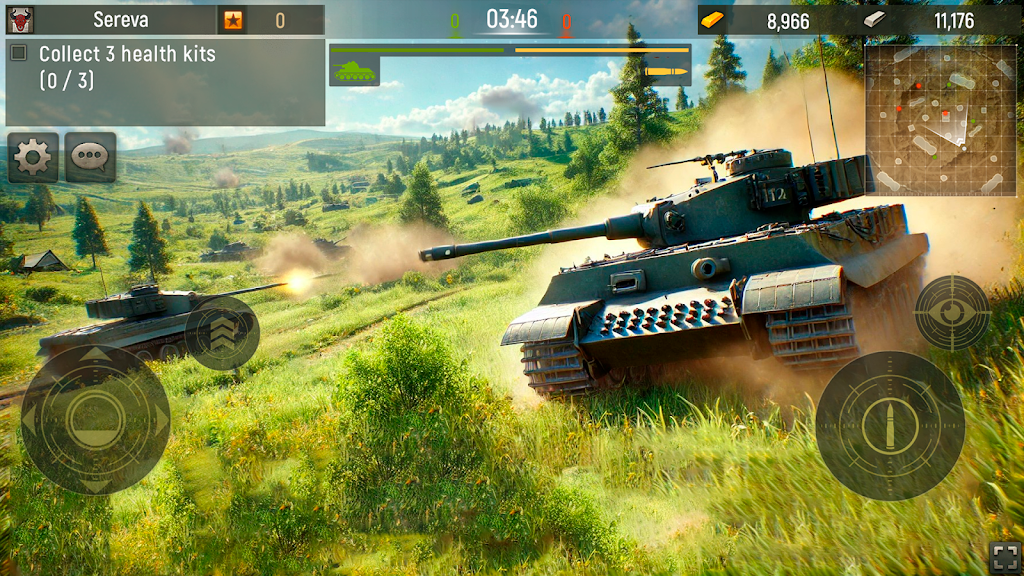Open the chat speech bubble

pos(91,157)
